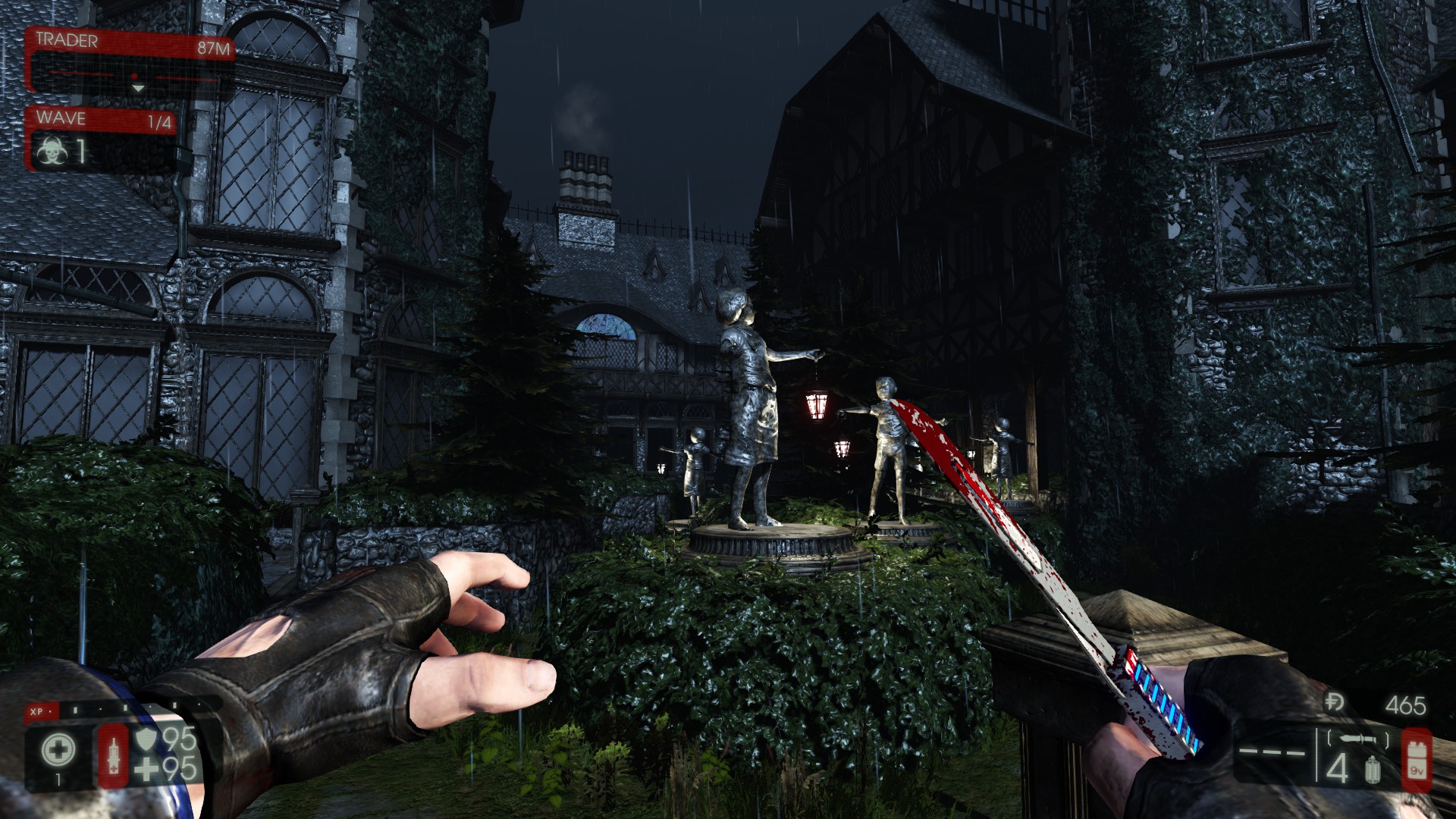Click the Dosh currency icon
The width and height of the screenshot is (1456, 819).
(x=1335, y=702)
